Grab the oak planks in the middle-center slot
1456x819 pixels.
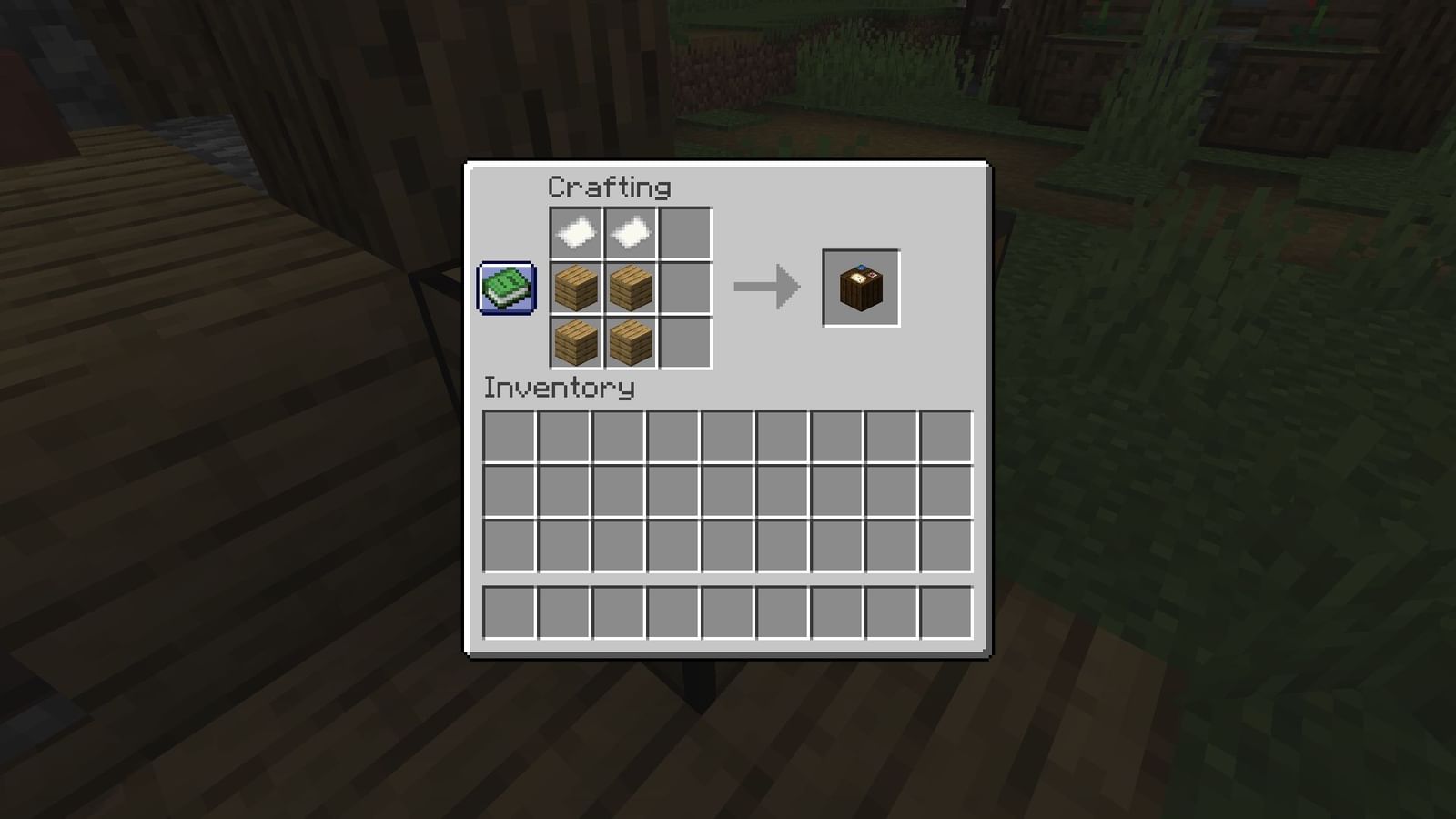coord(630,288)
